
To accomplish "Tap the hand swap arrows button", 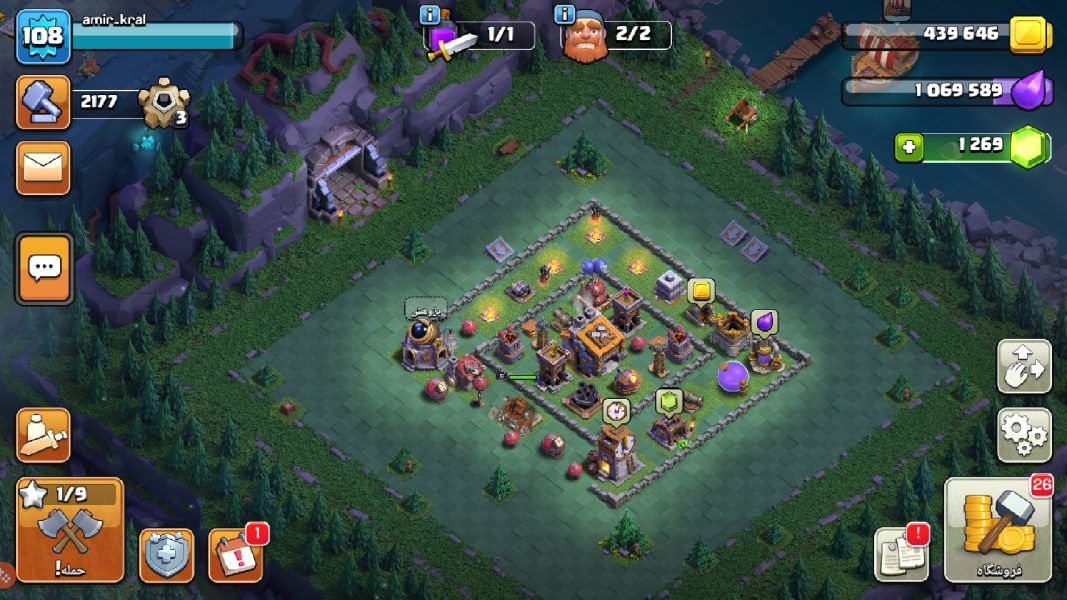I will 1024,366.
